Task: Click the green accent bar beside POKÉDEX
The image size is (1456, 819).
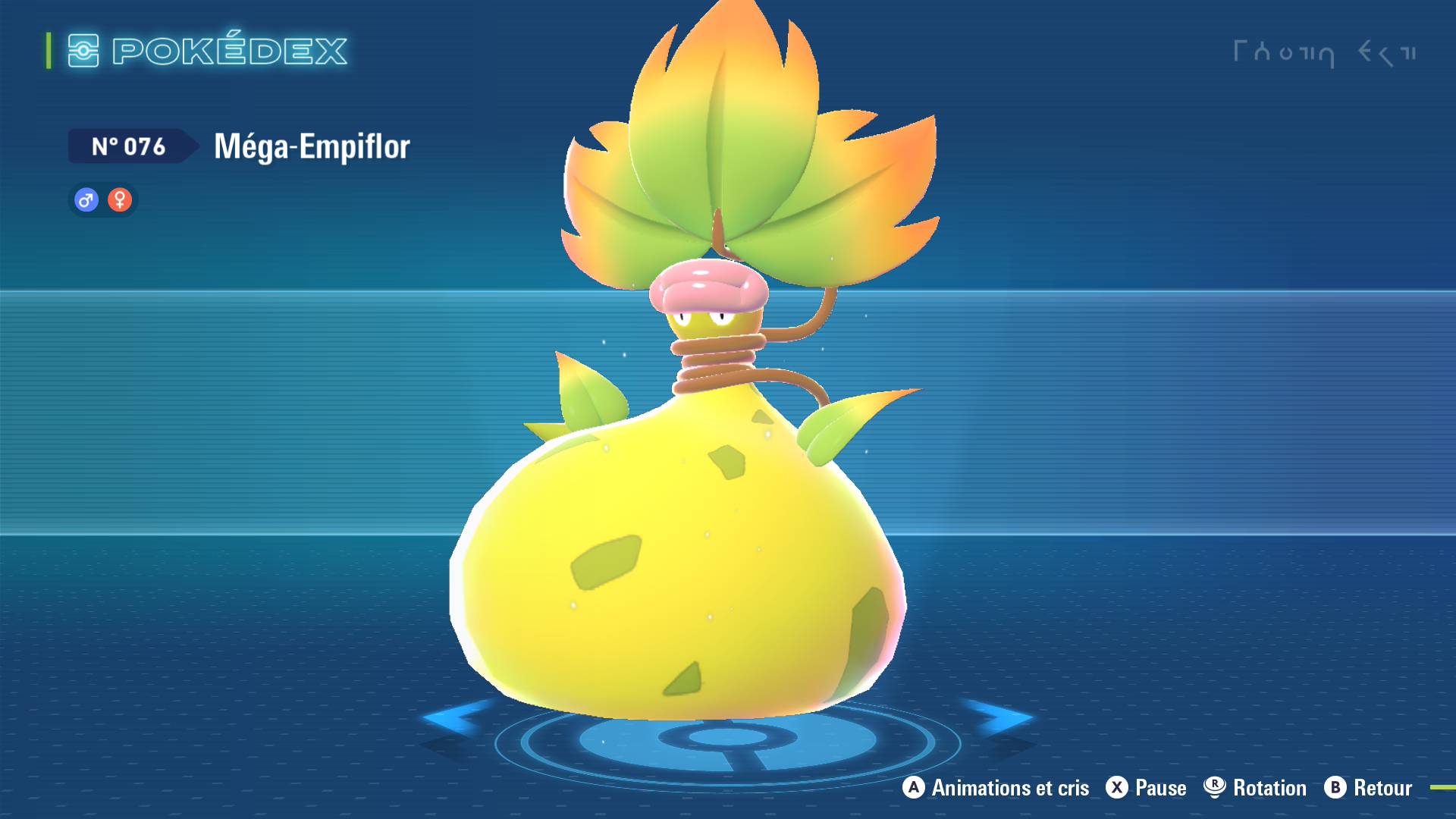Action: (49, 51)
